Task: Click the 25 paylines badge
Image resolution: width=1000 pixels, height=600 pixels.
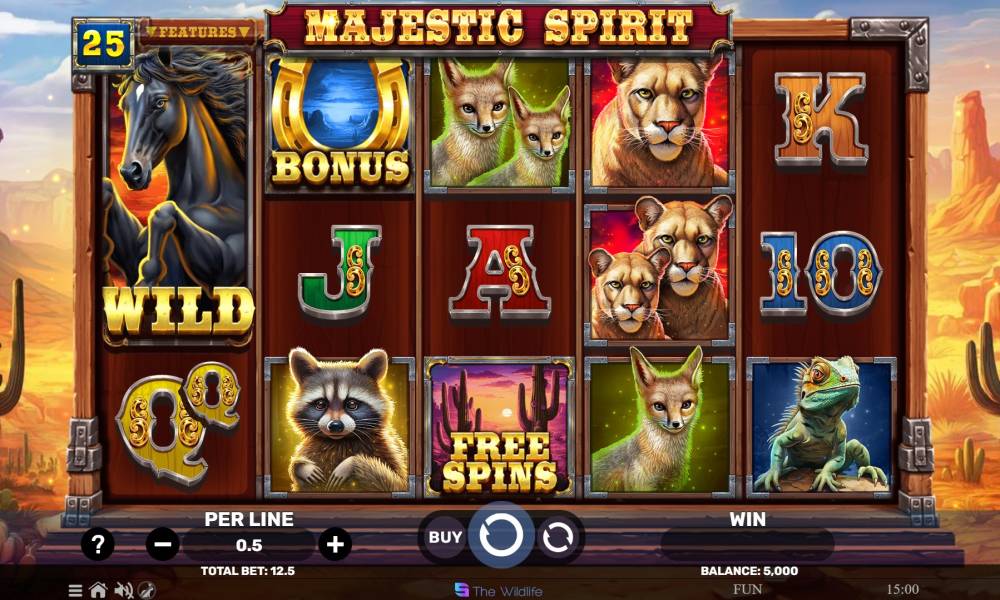Action: [x=102, y=43]
